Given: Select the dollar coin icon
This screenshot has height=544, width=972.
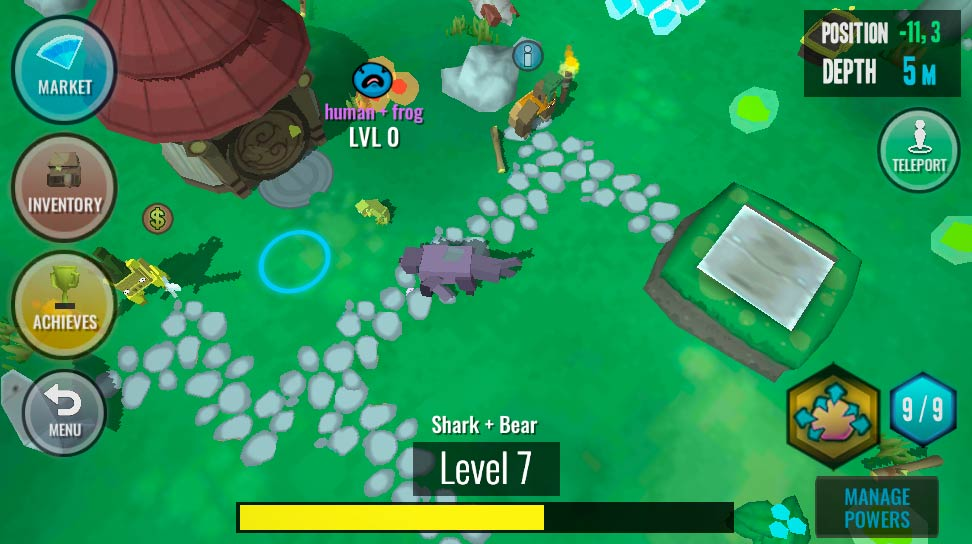Looking at the screenshot, I should 157,218.
